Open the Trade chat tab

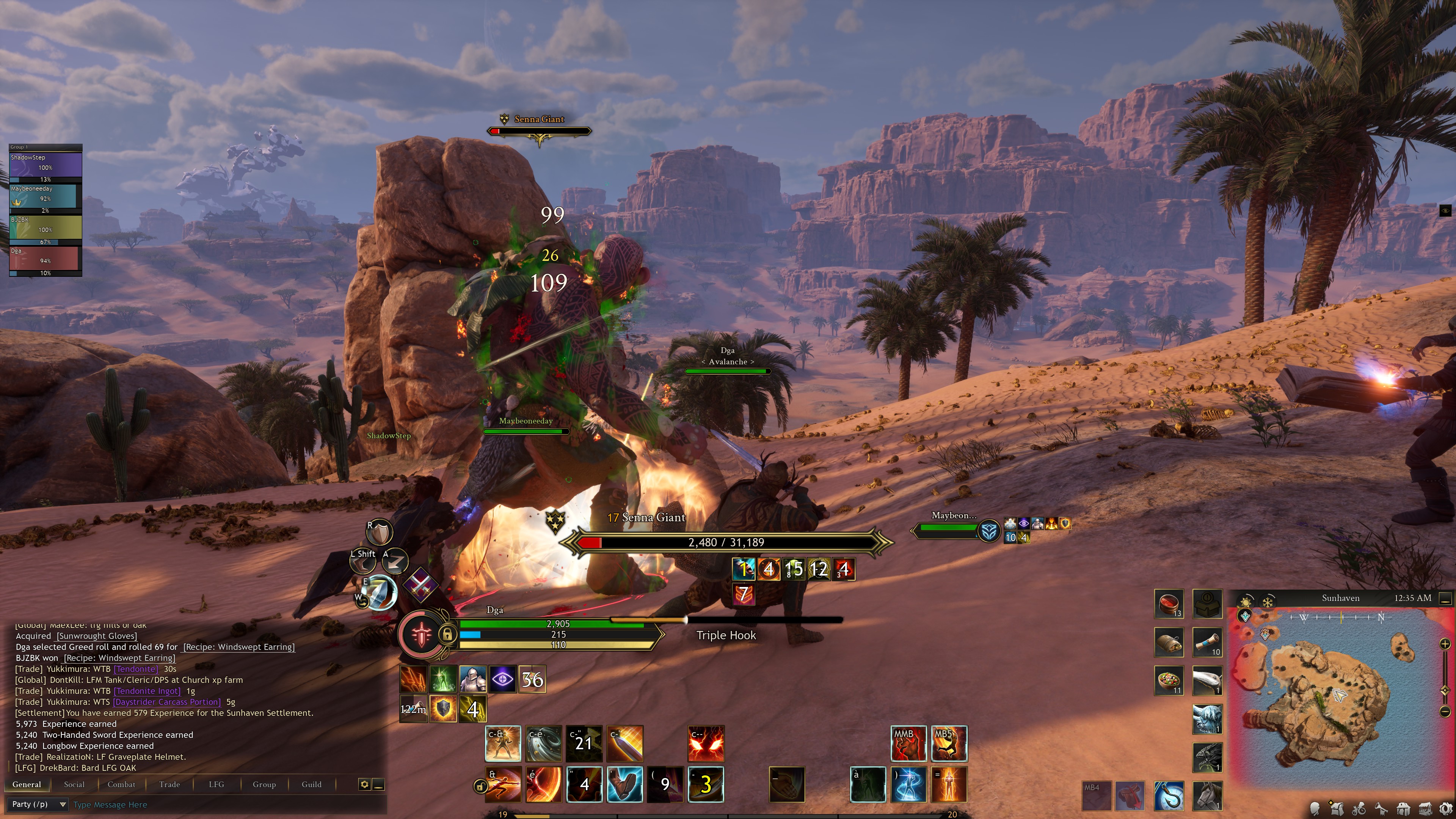point(169,784)
